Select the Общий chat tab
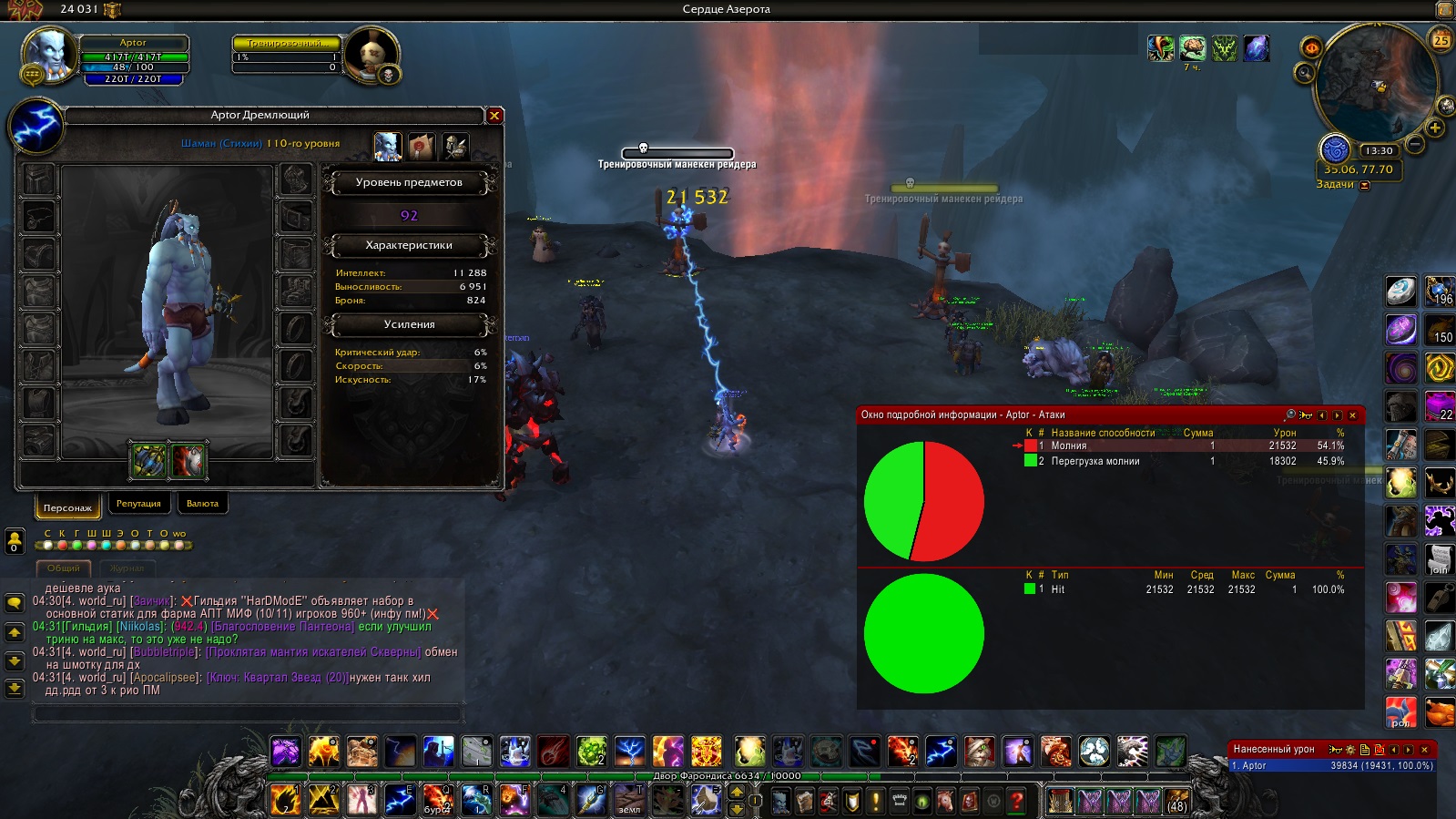The height and width of the screenshot is (819, 1456). 64,568
